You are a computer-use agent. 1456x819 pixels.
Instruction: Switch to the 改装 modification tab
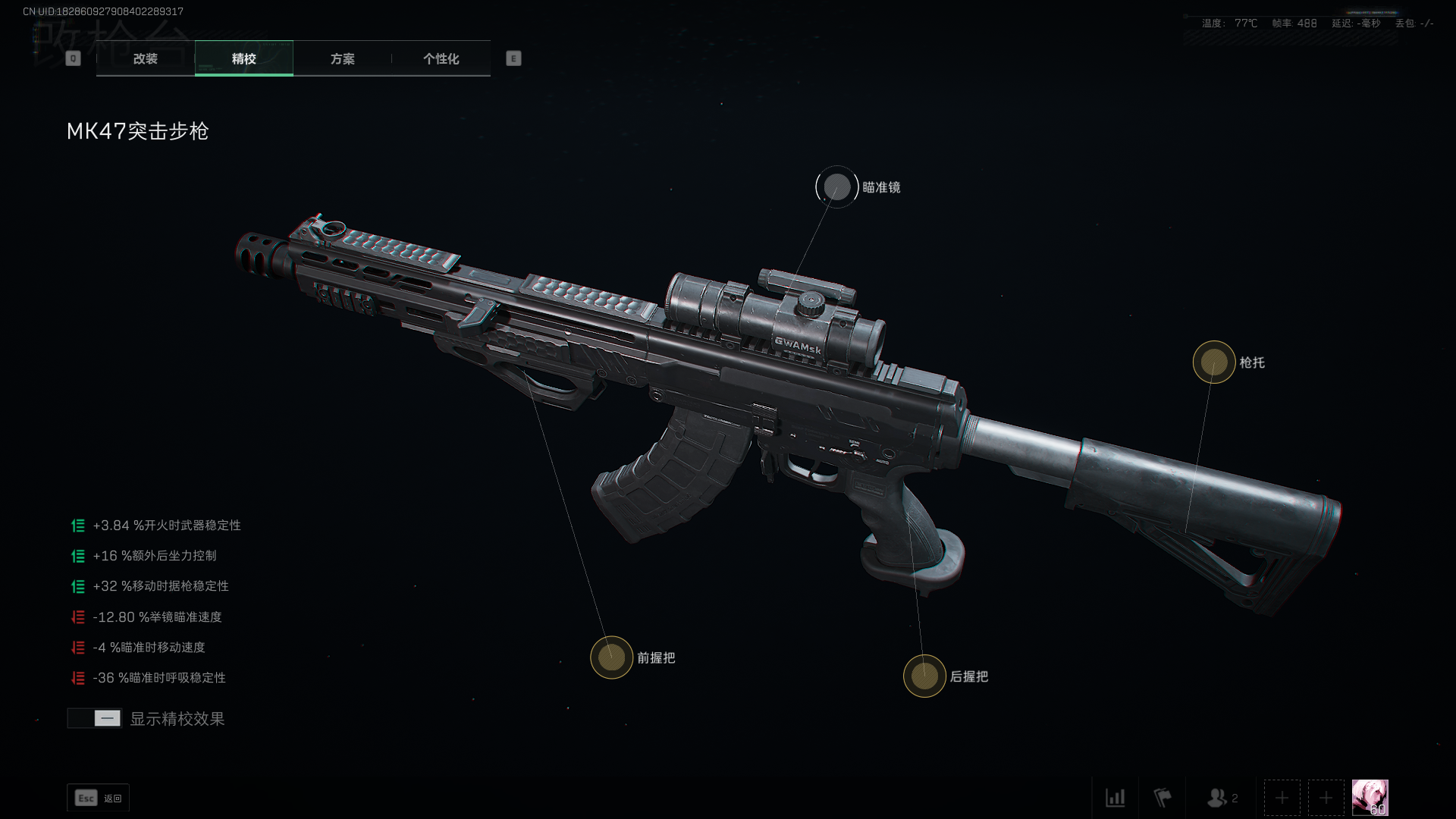tap(146, 58)
